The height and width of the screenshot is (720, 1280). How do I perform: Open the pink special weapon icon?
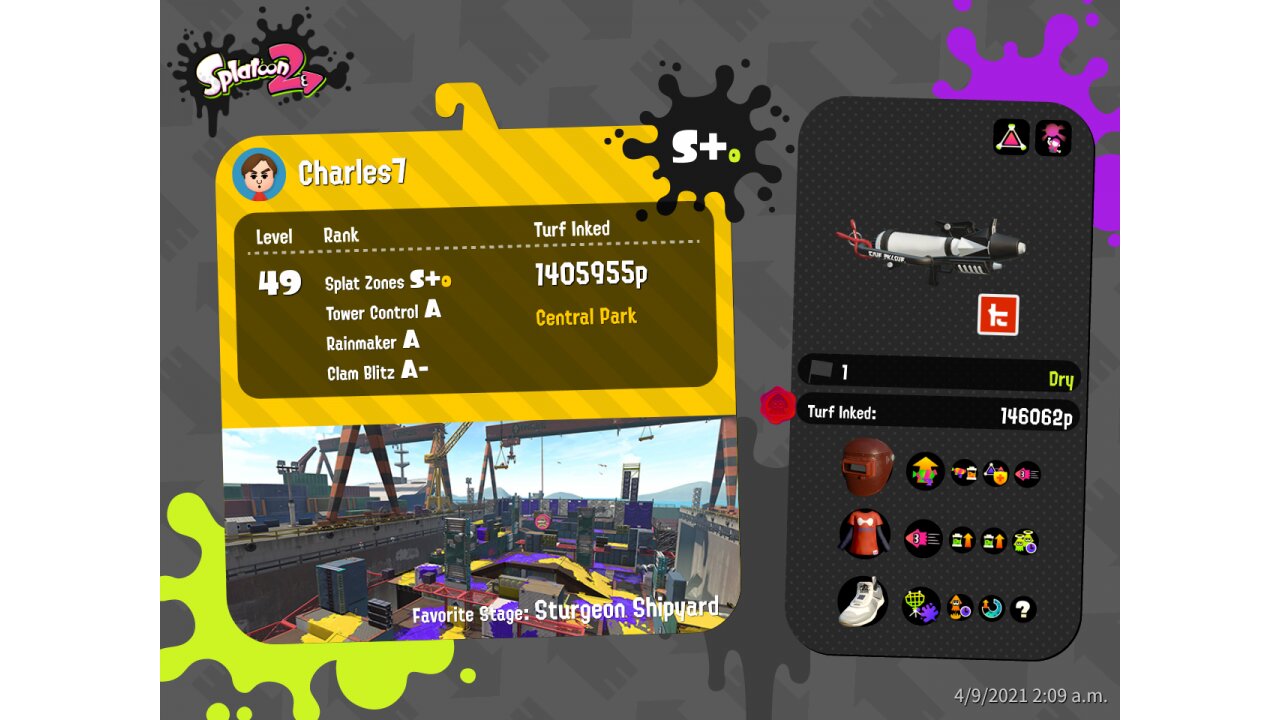pos(1053,137)
